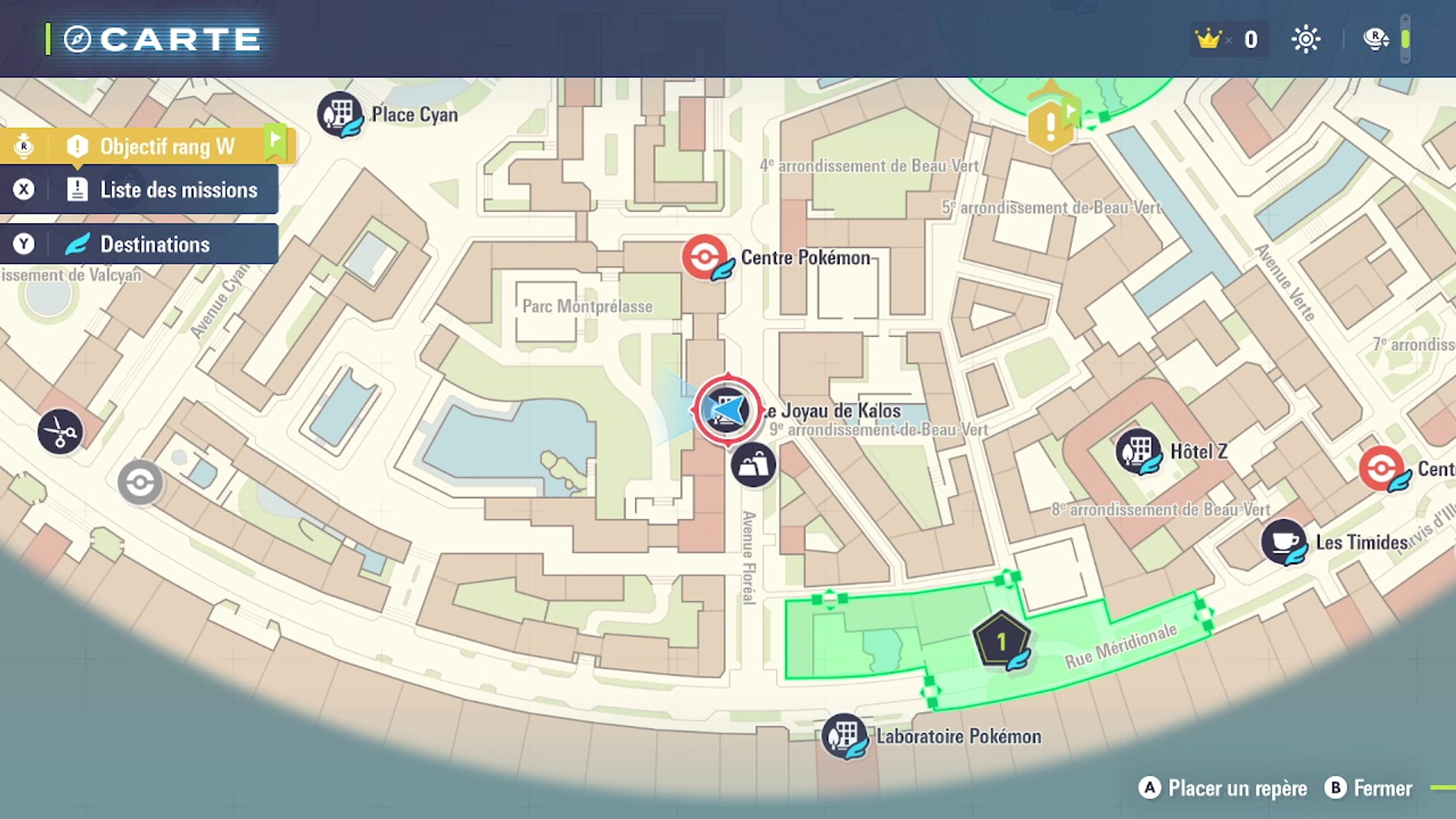Click the scissors salon map icon

(x=60, y=432)
